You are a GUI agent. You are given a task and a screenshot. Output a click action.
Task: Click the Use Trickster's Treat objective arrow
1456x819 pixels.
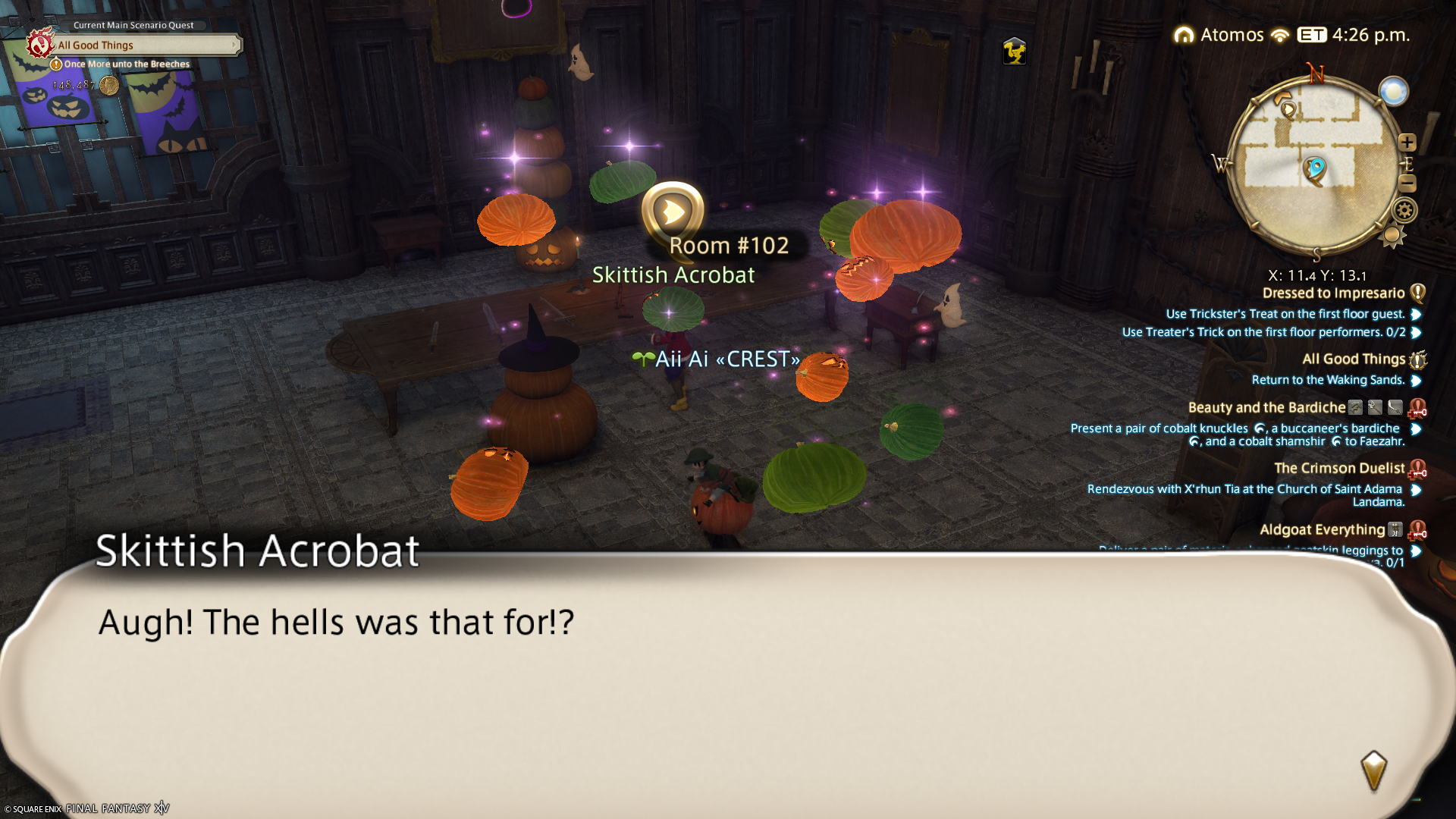[1416, 314]
